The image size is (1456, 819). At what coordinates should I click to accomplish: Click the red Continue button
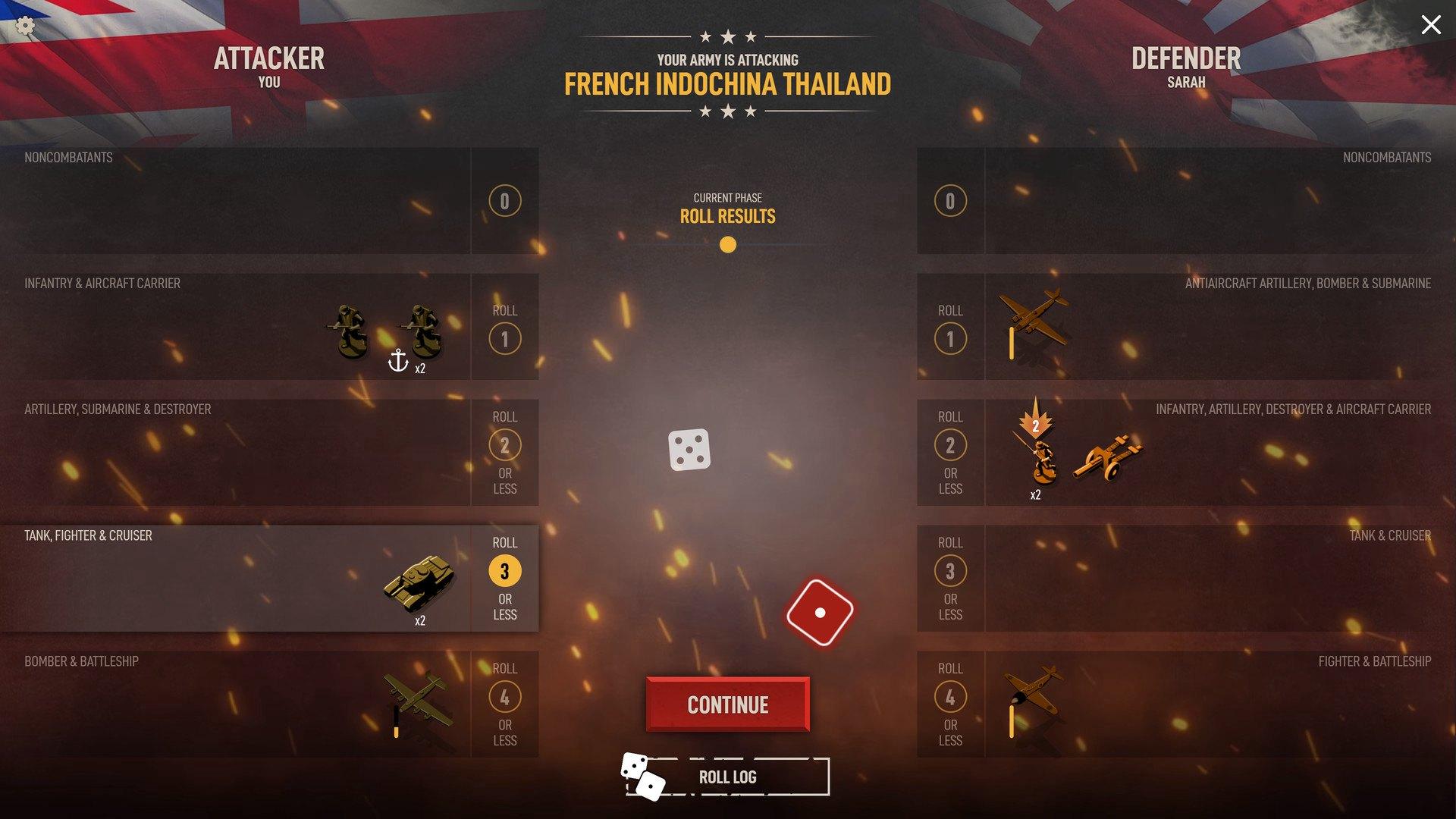(727, 704)
